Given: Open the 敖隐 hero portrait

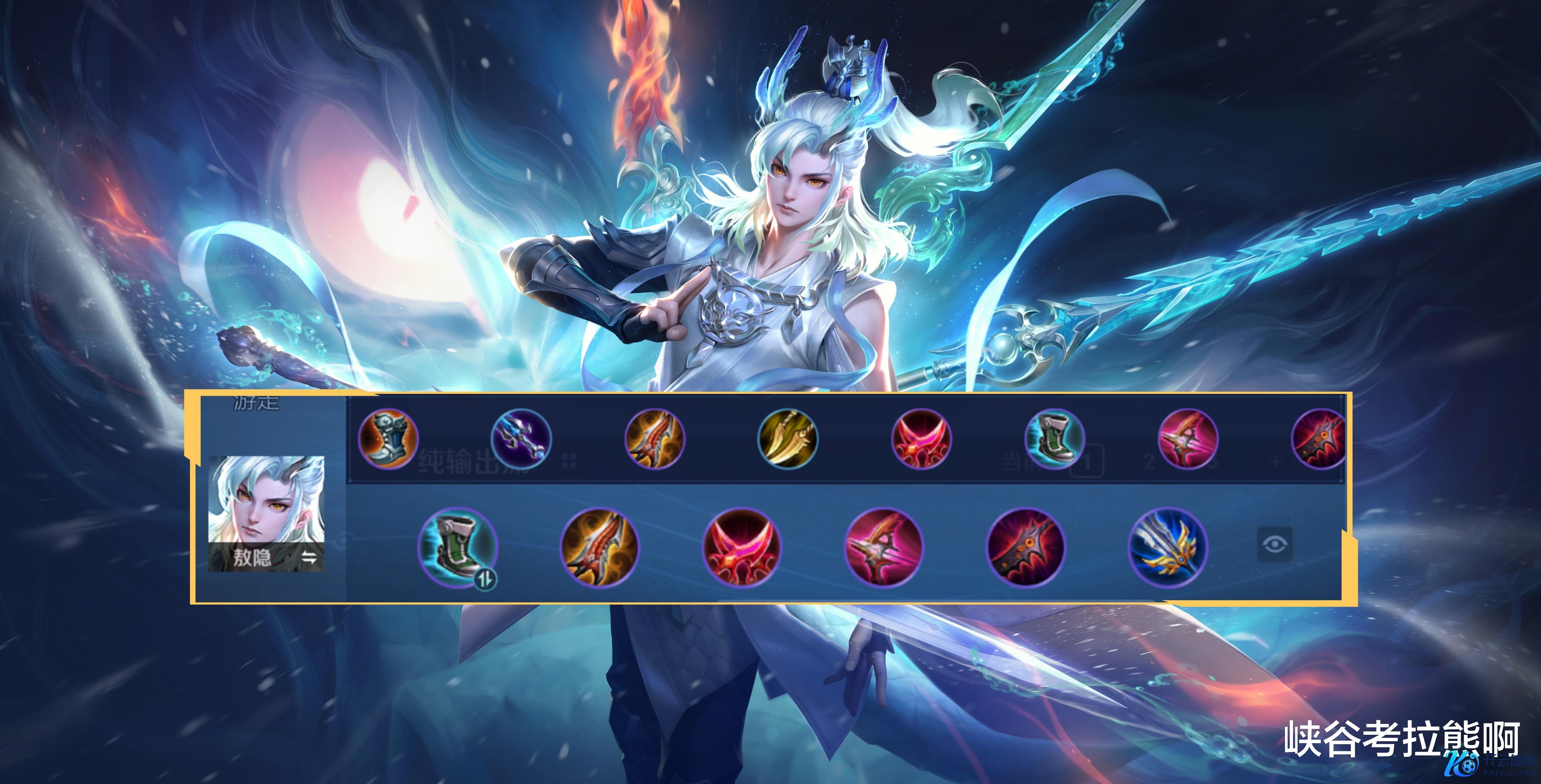Looking at the screenshot, I should (266, 502).
